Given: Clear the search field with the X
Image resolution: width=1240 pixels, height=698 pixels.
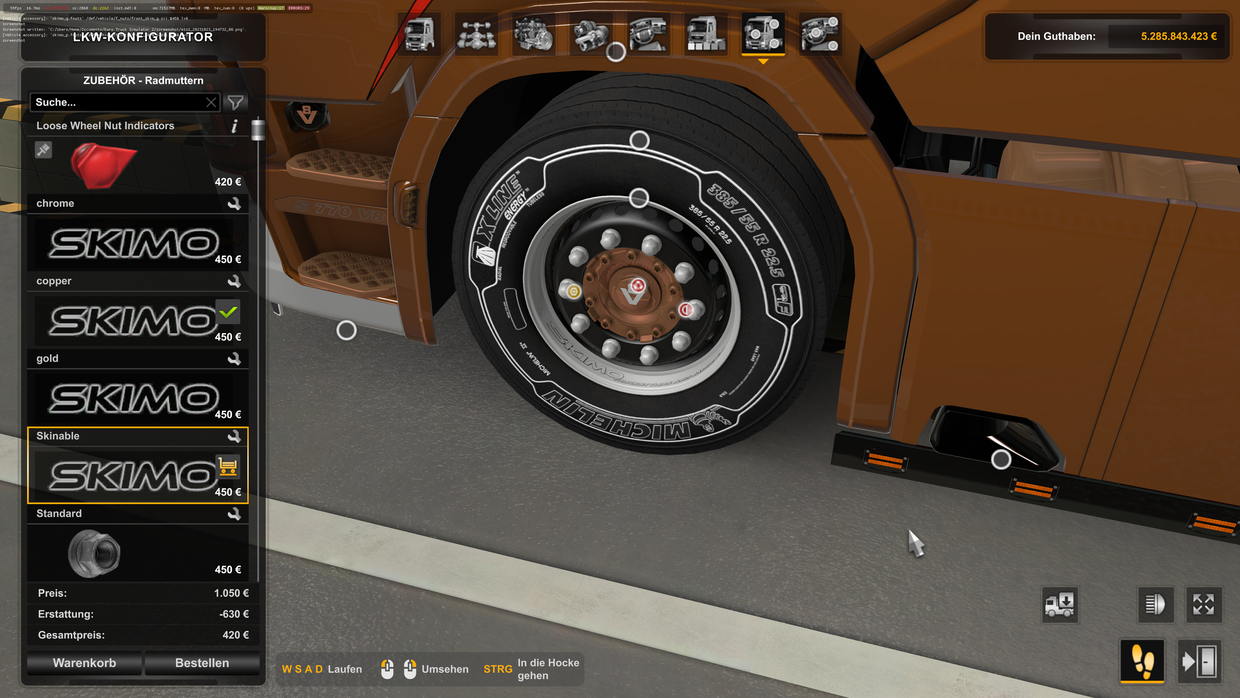Looking at the screenshot, I should tap(211, 102).
